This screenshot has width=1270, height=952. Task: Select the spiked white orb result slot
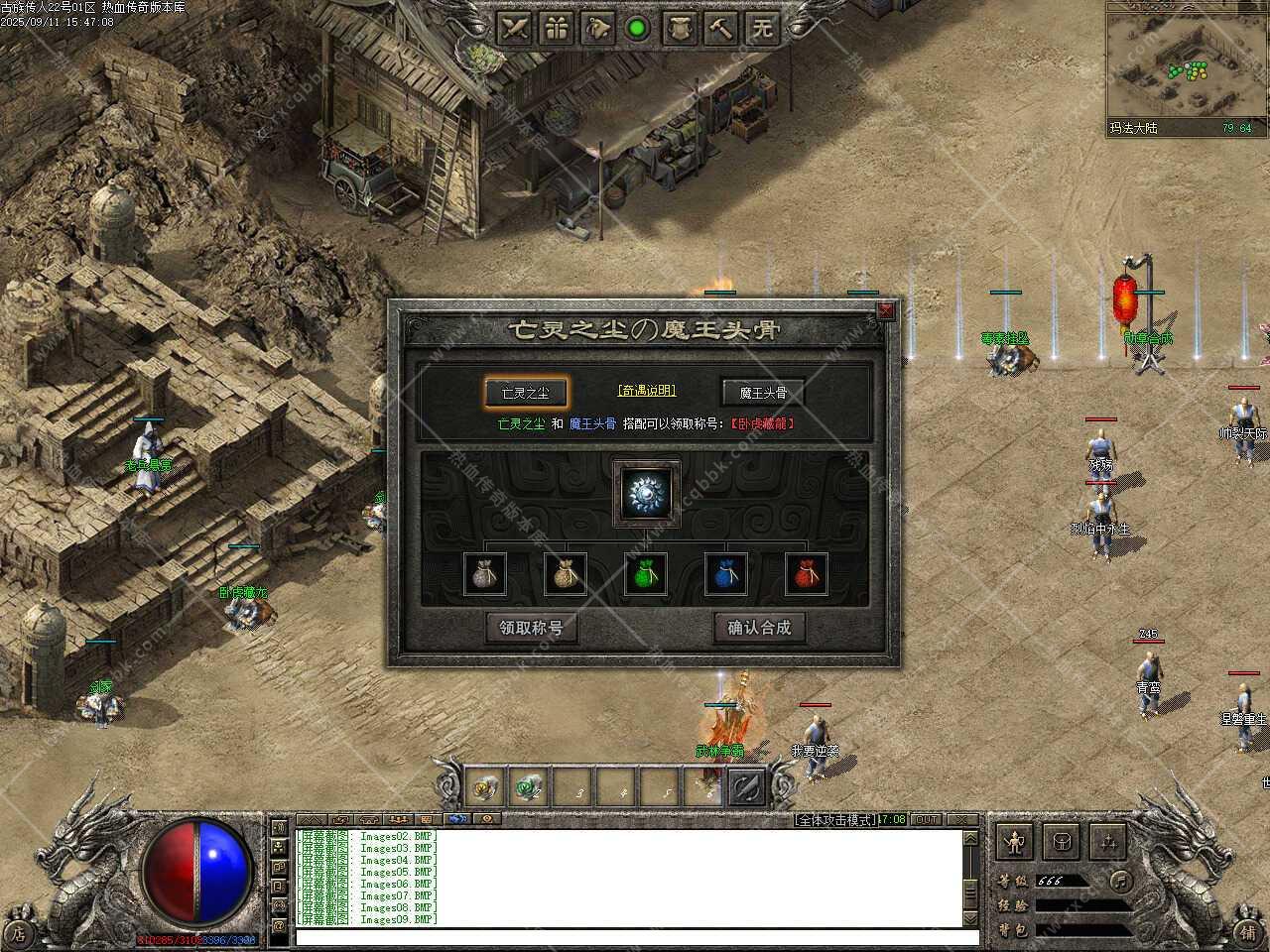click(646, 493)
